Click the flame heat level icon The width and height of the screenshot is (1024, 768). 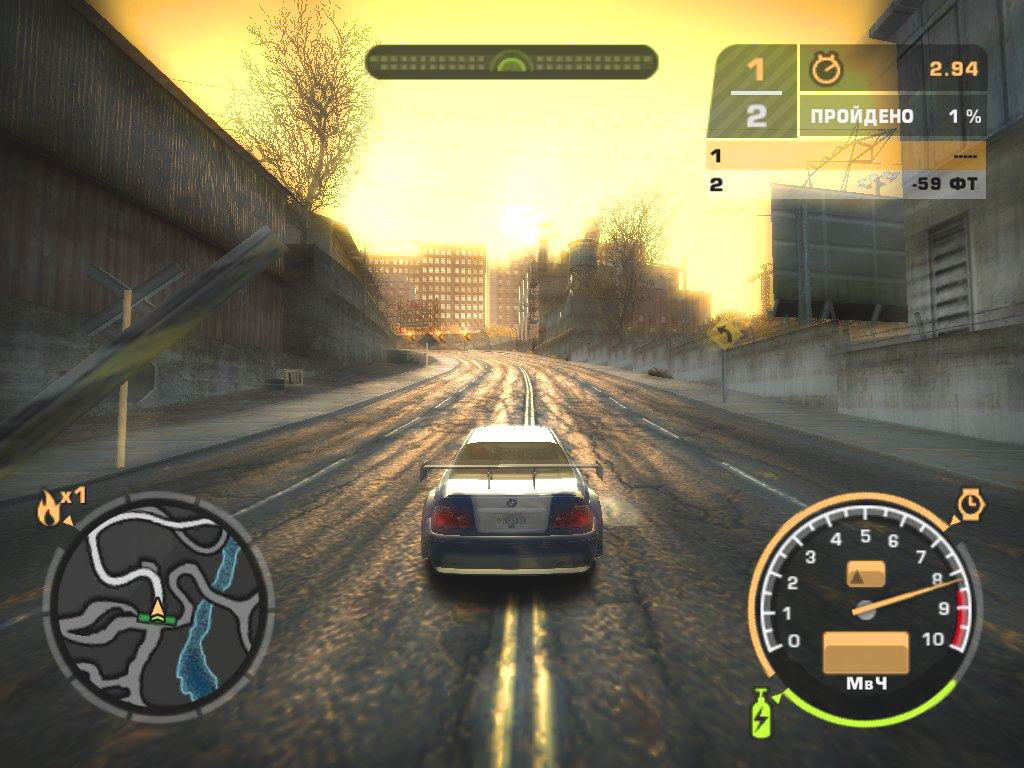[x=48, y=508]
